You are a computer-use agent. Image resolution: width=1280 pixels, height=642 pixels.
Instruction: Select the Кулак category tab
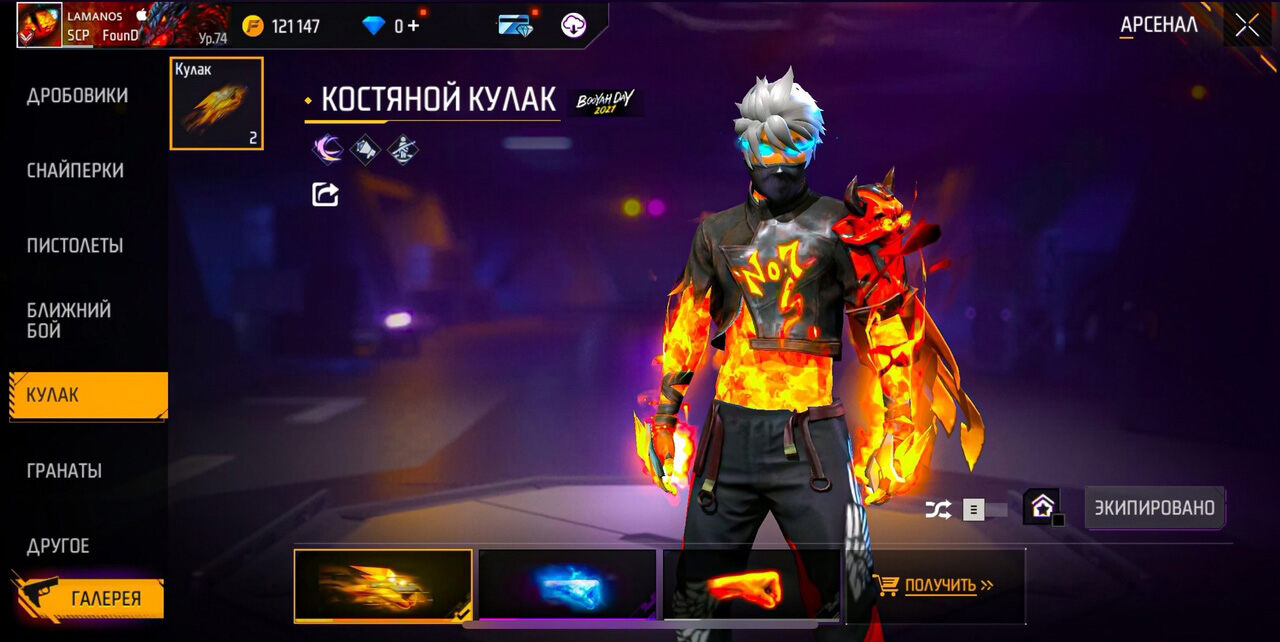88,395
